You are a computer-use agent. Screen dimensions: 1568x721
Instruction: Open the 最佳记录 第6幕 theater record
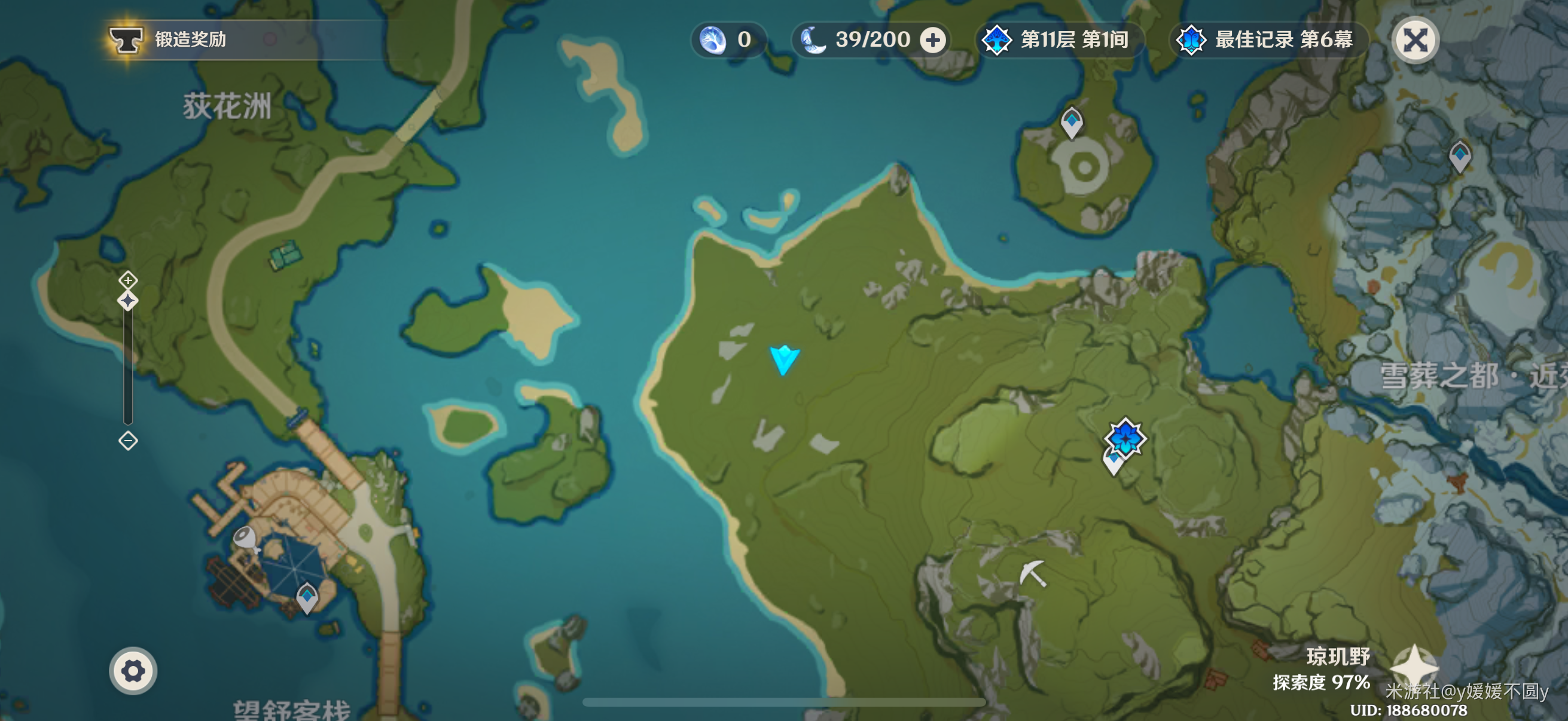tap(1267, 40)
